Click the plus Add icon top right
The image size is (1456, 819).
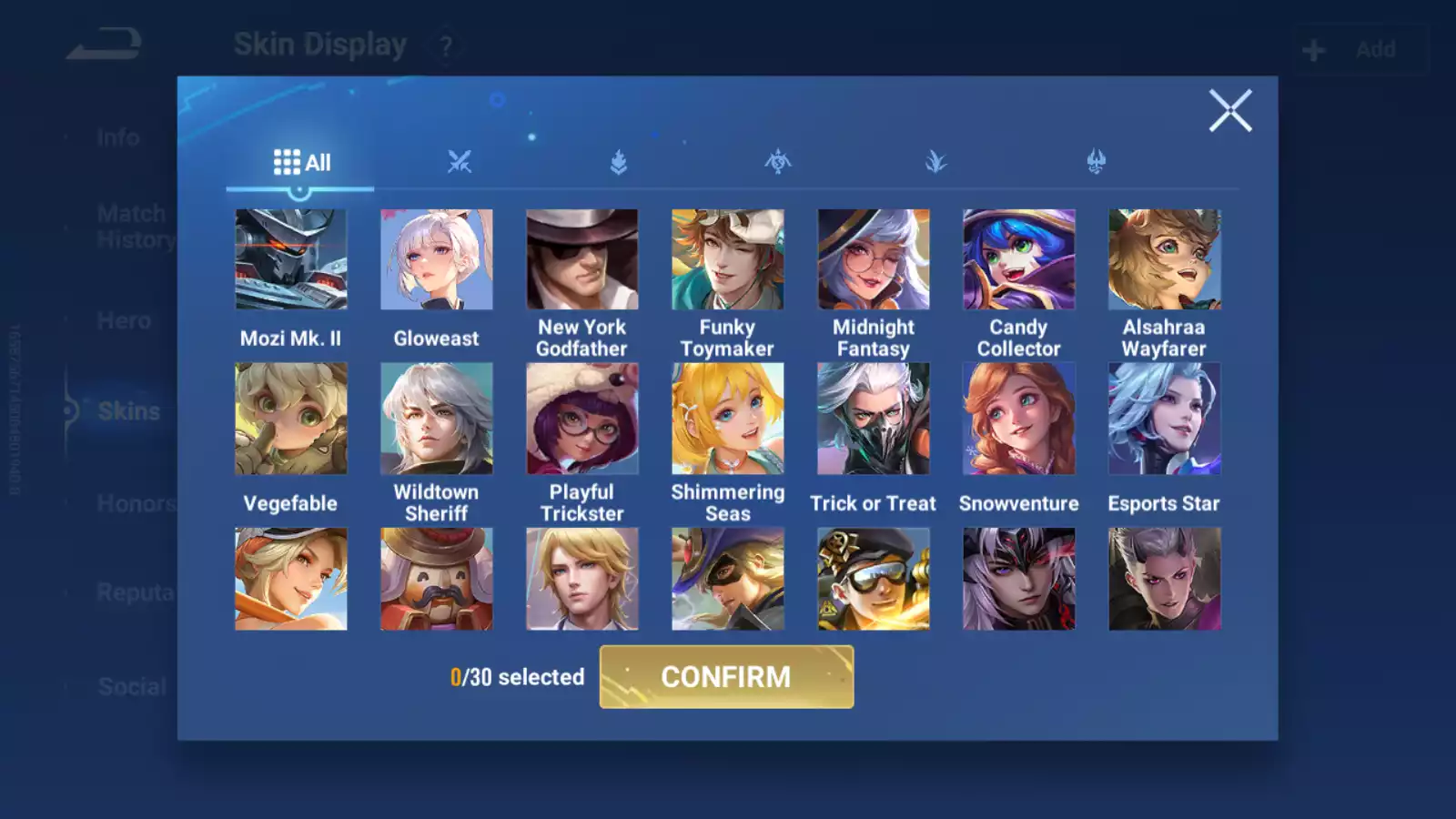1313,49
